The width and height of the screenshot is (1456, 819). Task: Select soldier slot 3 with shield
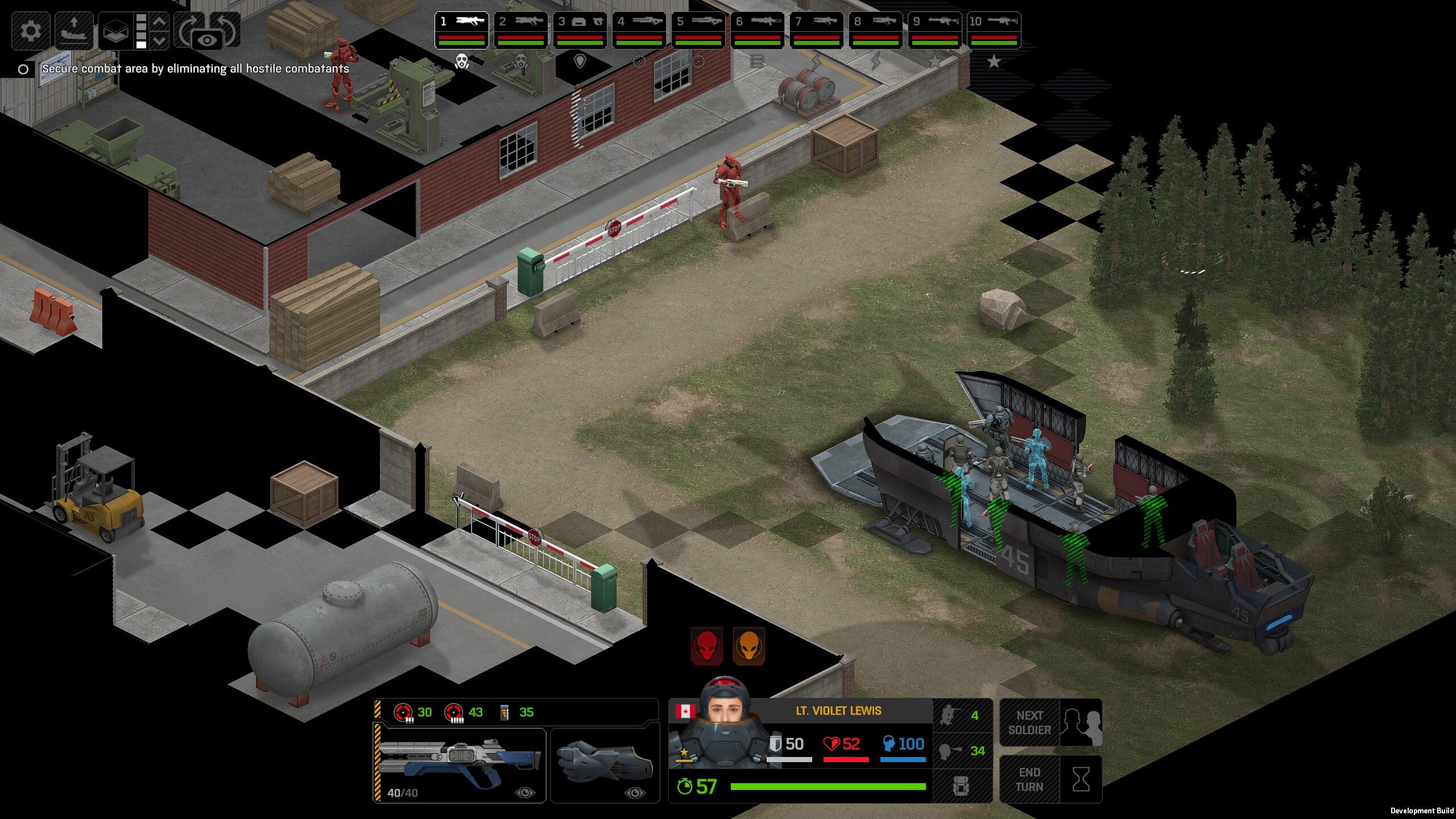tap(580, 30)
